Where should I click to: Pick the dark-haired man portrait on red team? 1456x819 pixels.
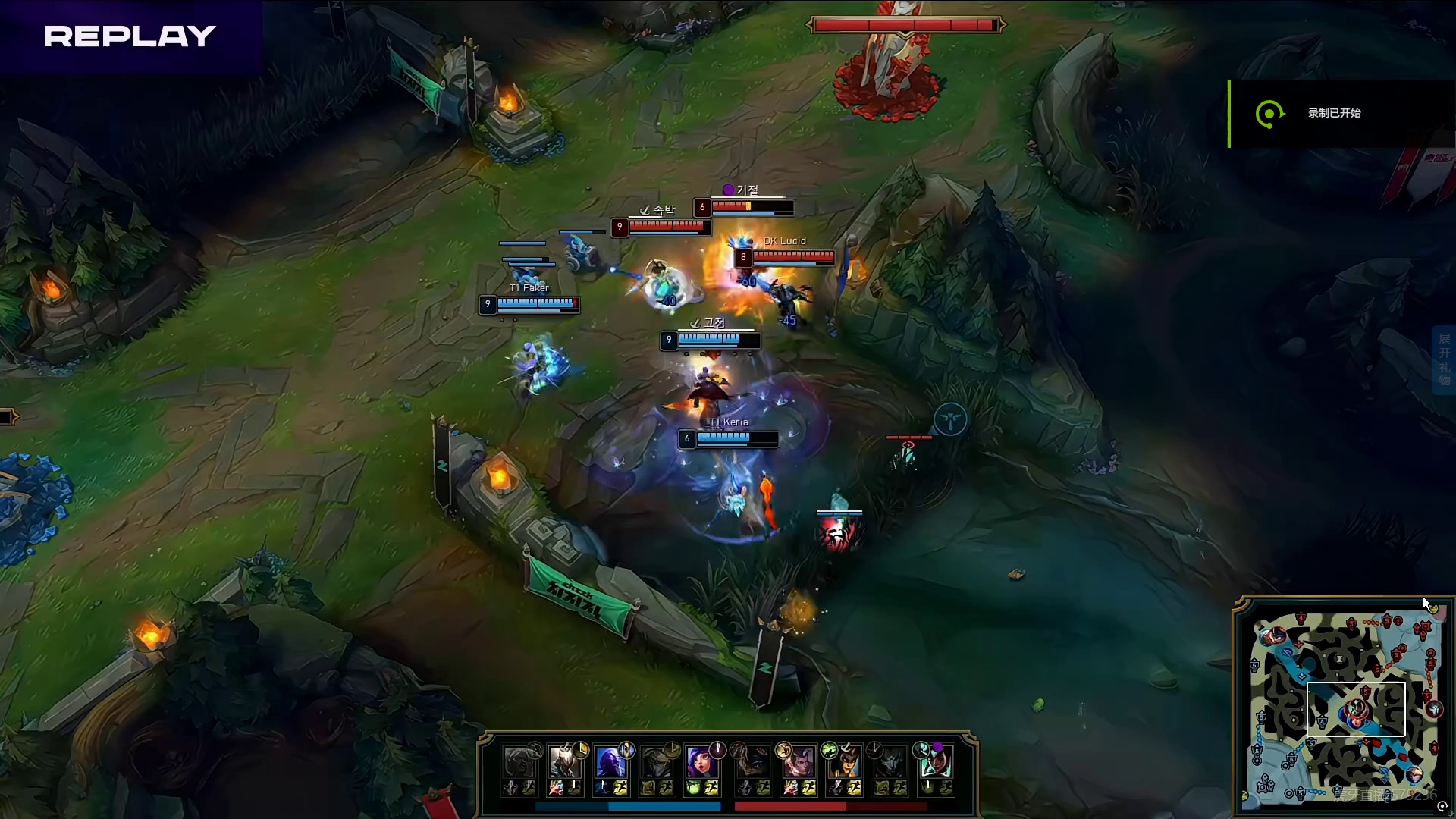[799, 761]
